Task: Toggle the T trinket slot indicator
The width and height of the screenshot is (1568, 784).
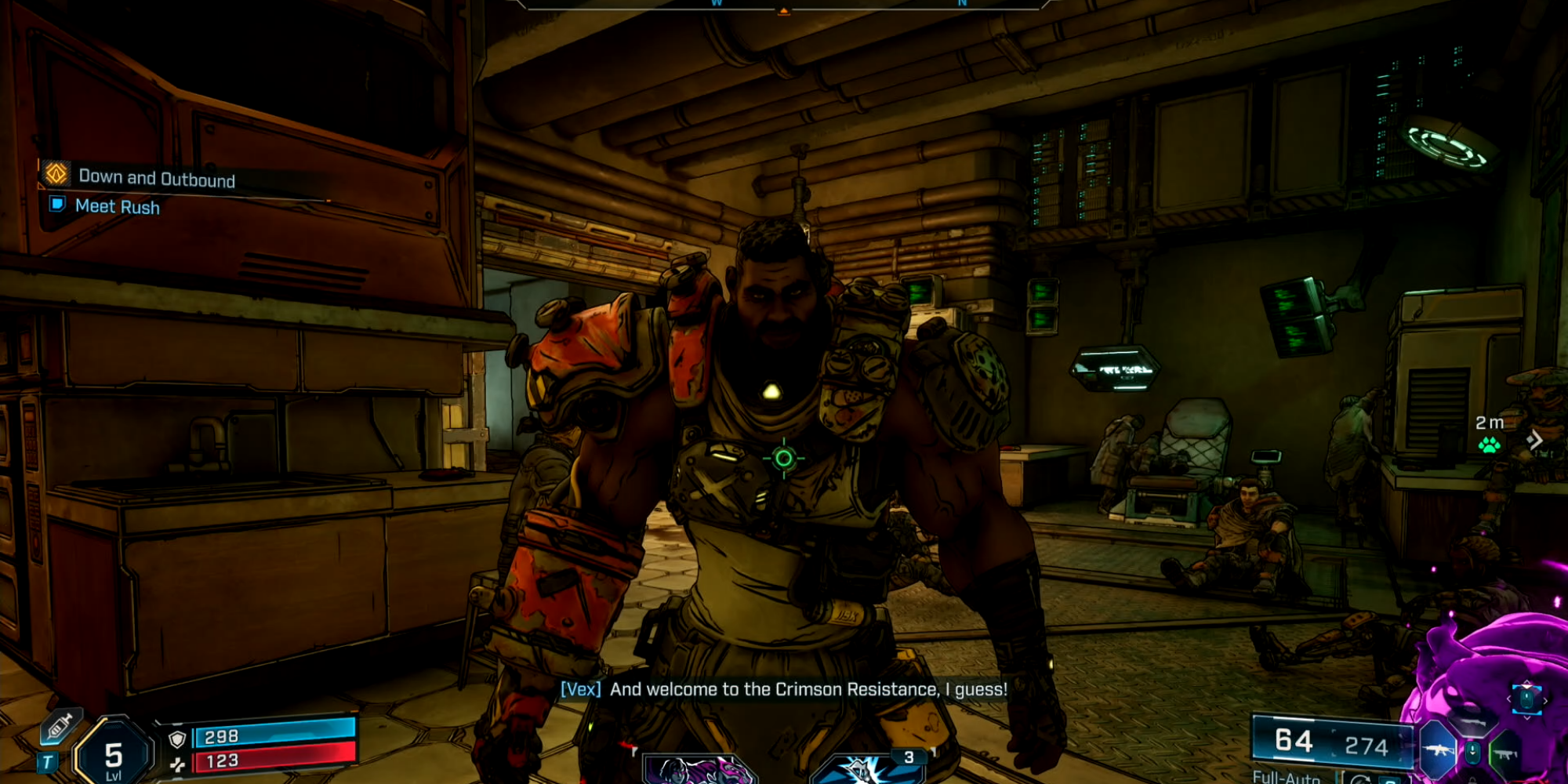Action: coord(48,762)
